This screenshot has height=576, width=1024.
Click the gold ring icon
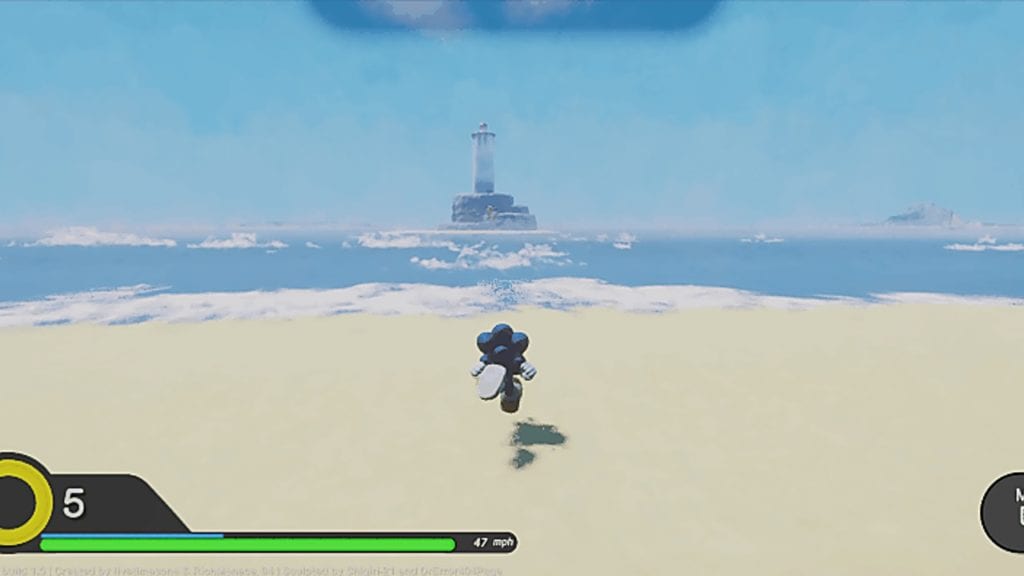22,501
